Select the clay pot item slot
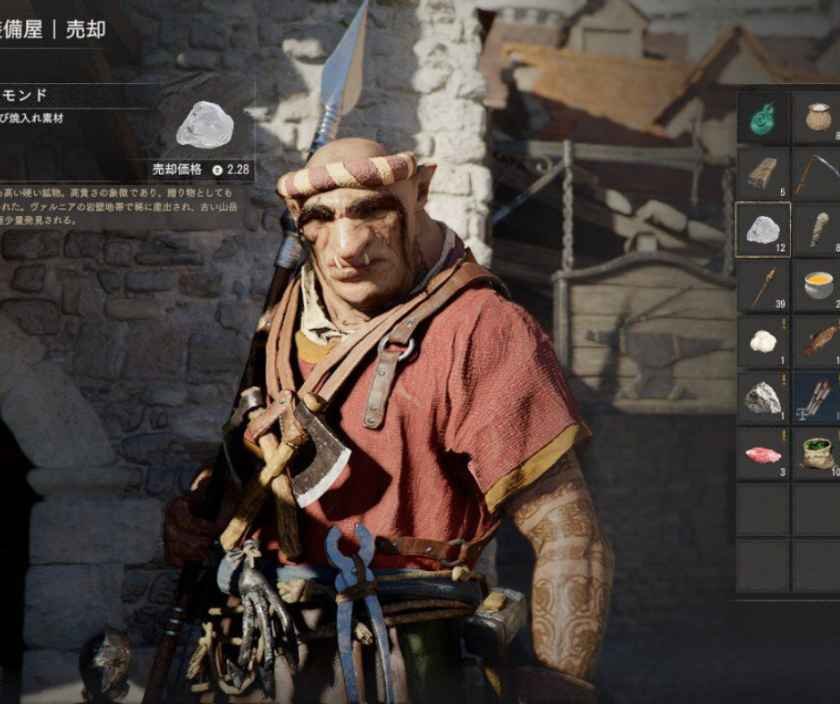The height and width of the screenshot is (704, 840). tap(818, 118)
